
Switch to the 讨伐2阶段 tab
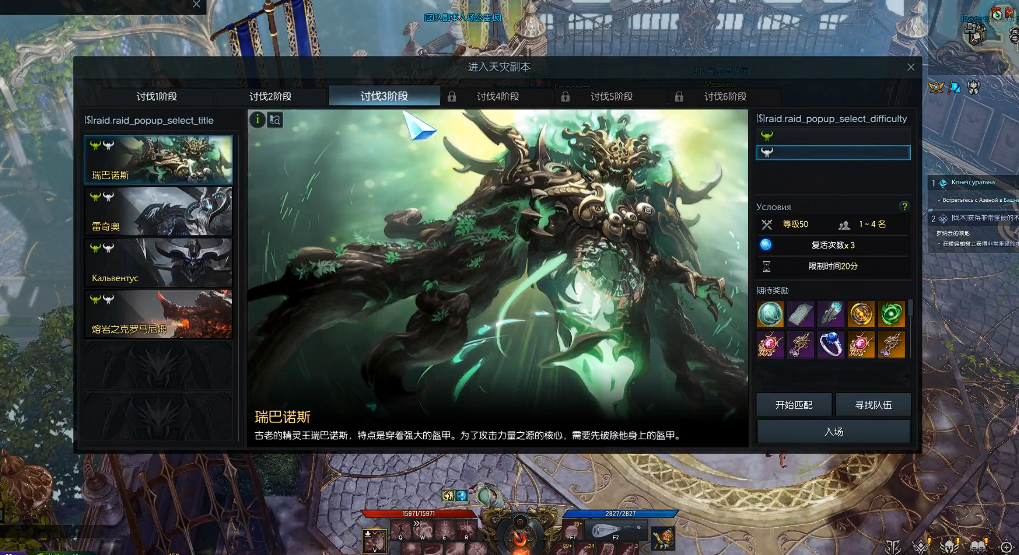coord(270,97)
